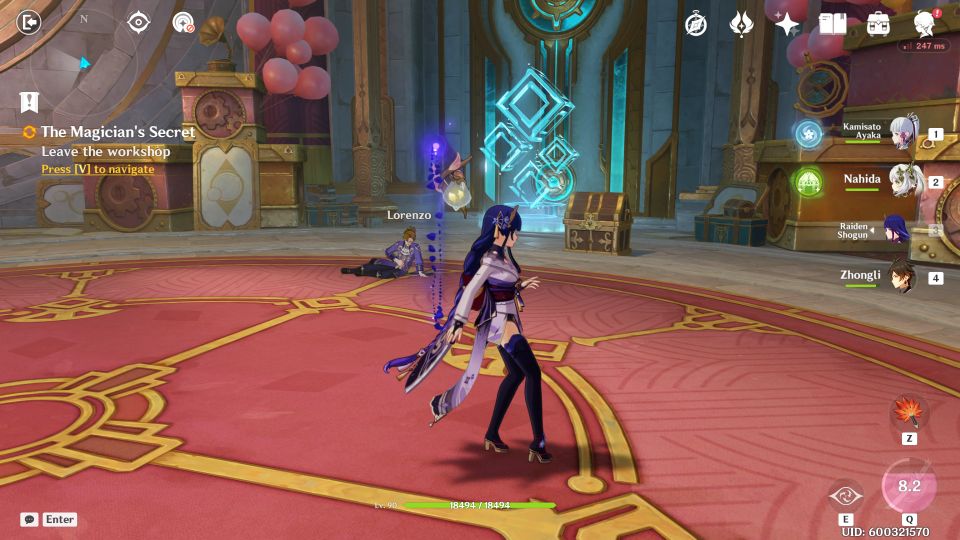
Task: Activate Raiden's elemental skill eye icon
Action: [845, 495]
